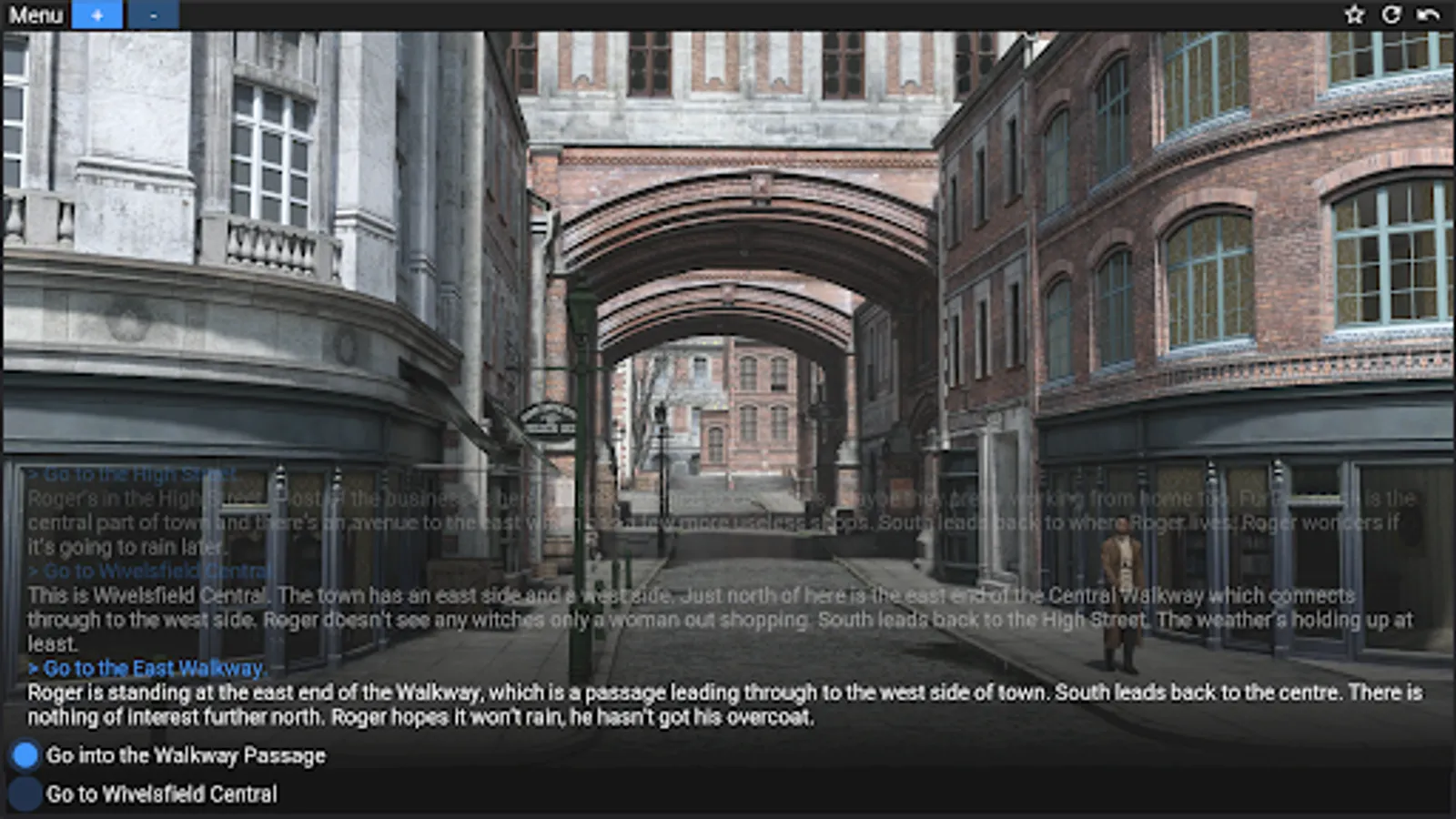Tap the plus icon to increase text size

(97, 15)
